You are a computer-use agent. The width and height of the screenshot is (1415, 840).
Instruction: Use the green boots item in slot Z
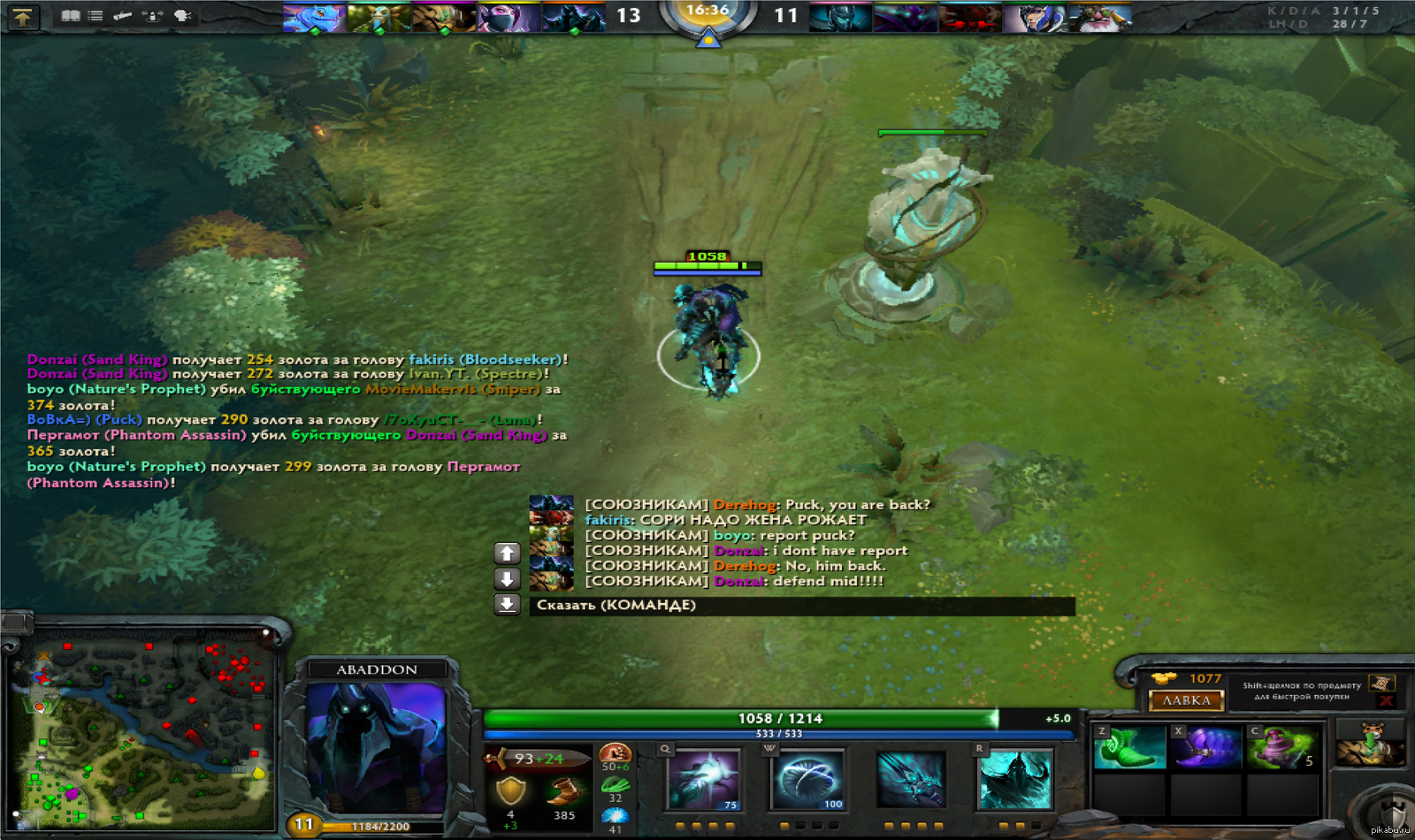[x=1129, y=747]
